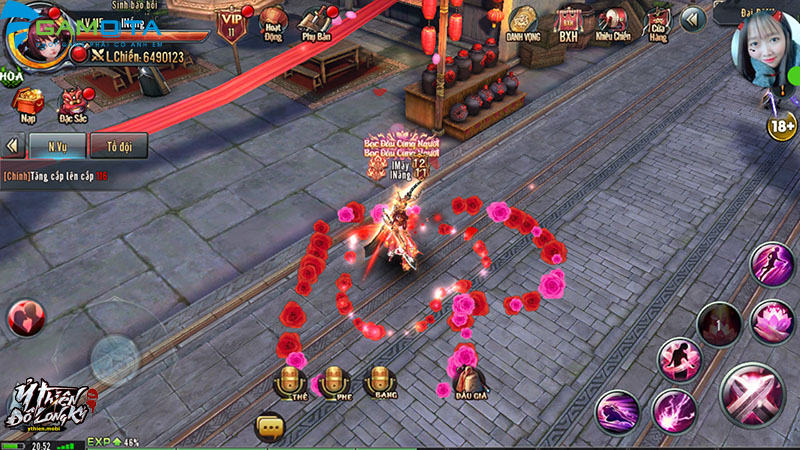Follow the main quest tracker text
Viewport: 800px width, 450px height.
pos(55,175)
